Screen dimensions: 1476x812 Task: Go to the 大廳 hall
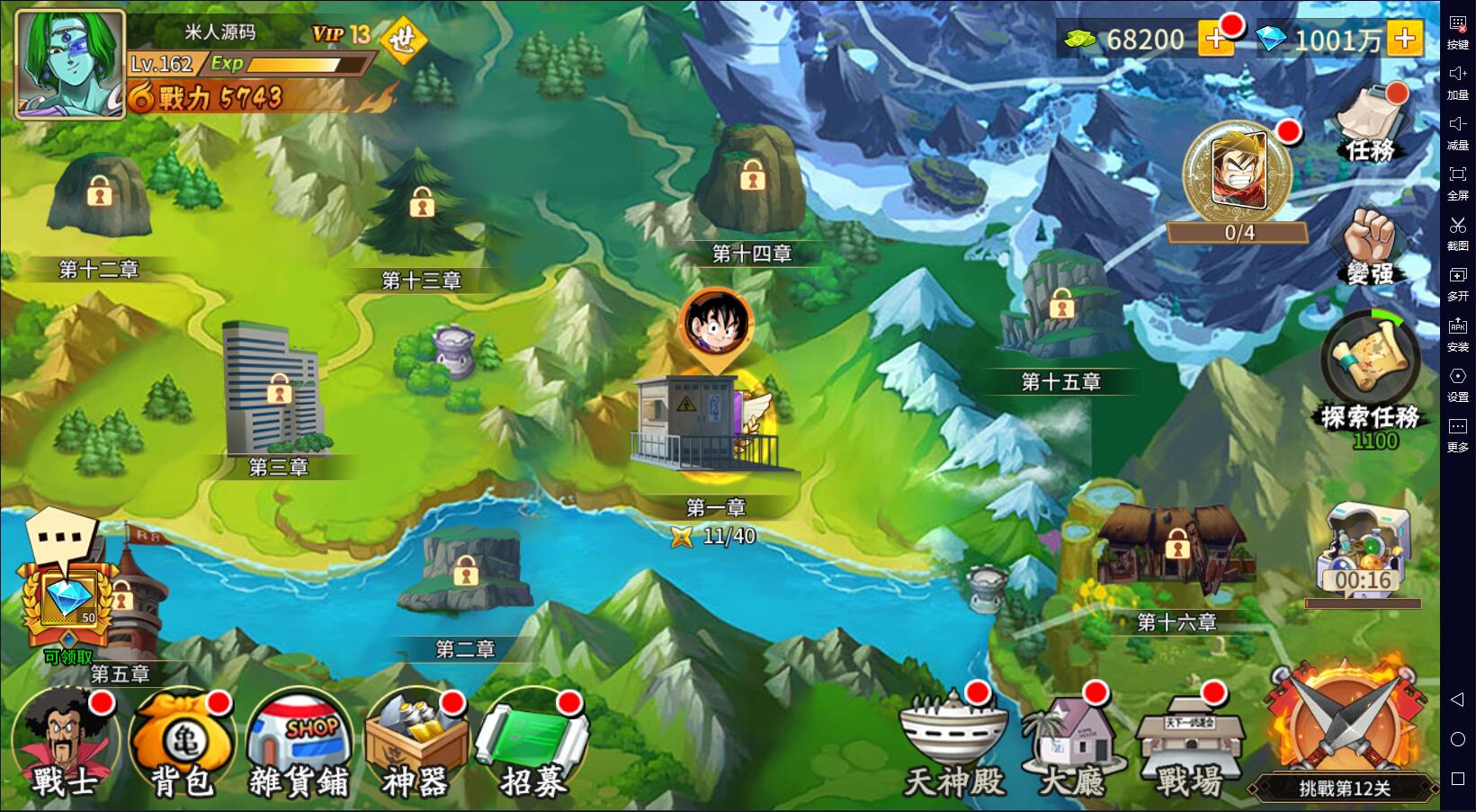pos(1072,744)
